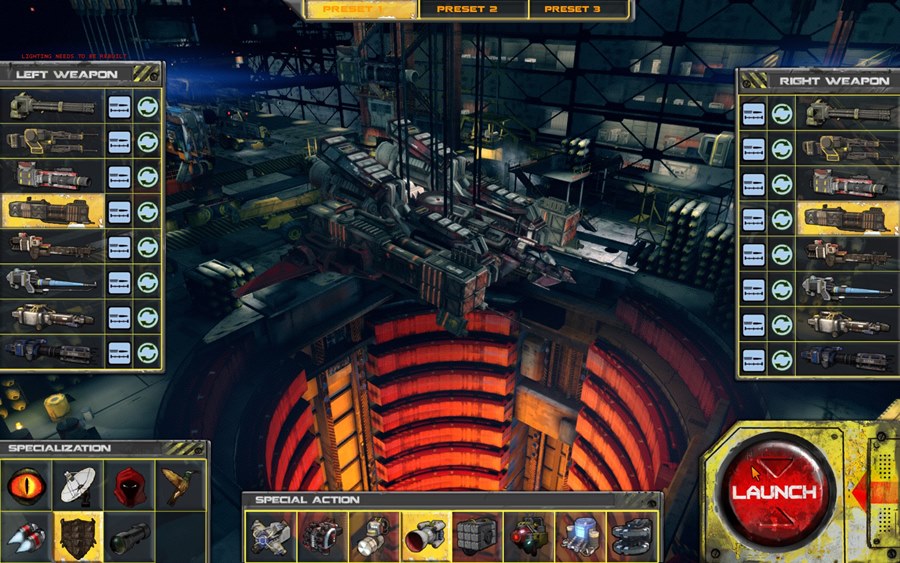The image size is (900, 563).
Task: Switch to the Preset 3 tab
Action: click(x=573, y=9)
